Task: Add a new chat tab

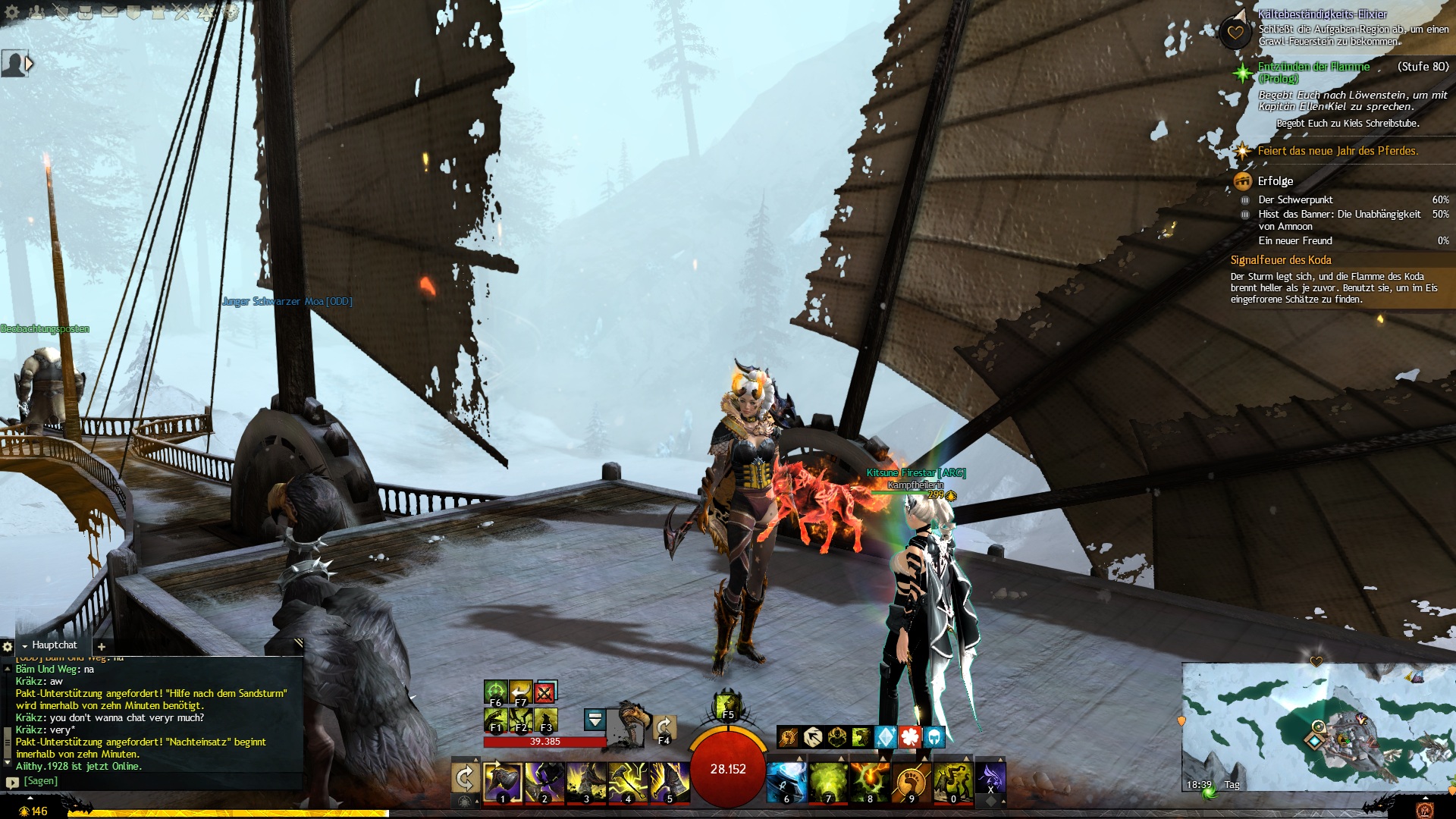Action: (x=102, y=647)
